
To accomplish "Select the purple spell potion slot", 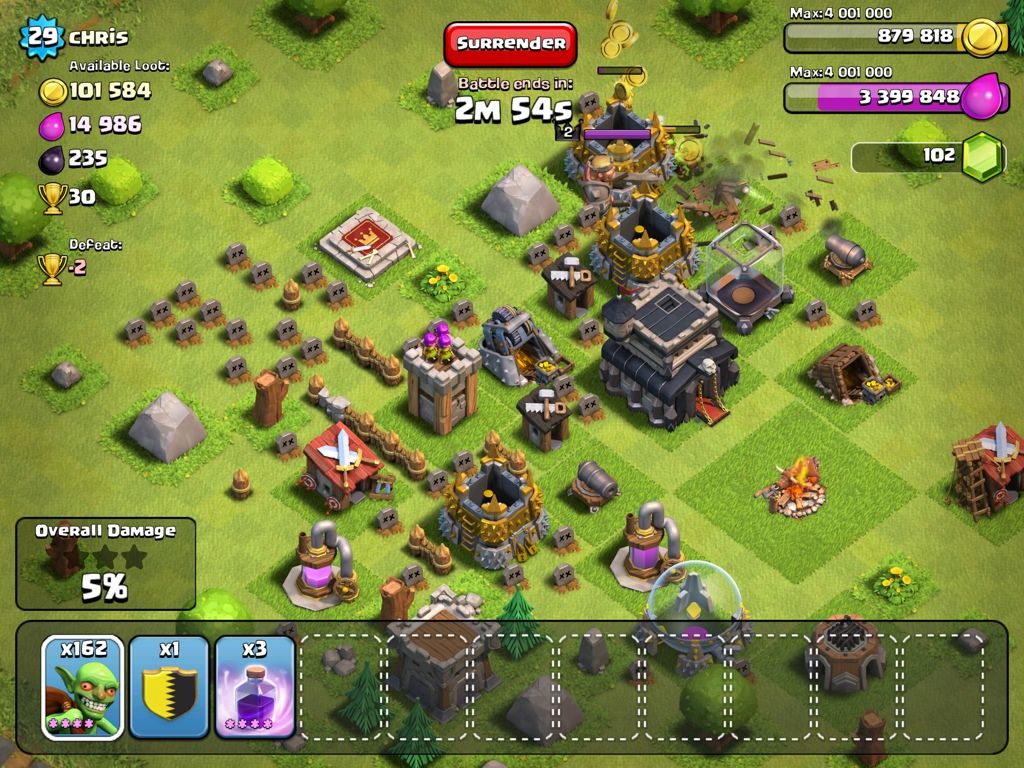I will (255, 684).
